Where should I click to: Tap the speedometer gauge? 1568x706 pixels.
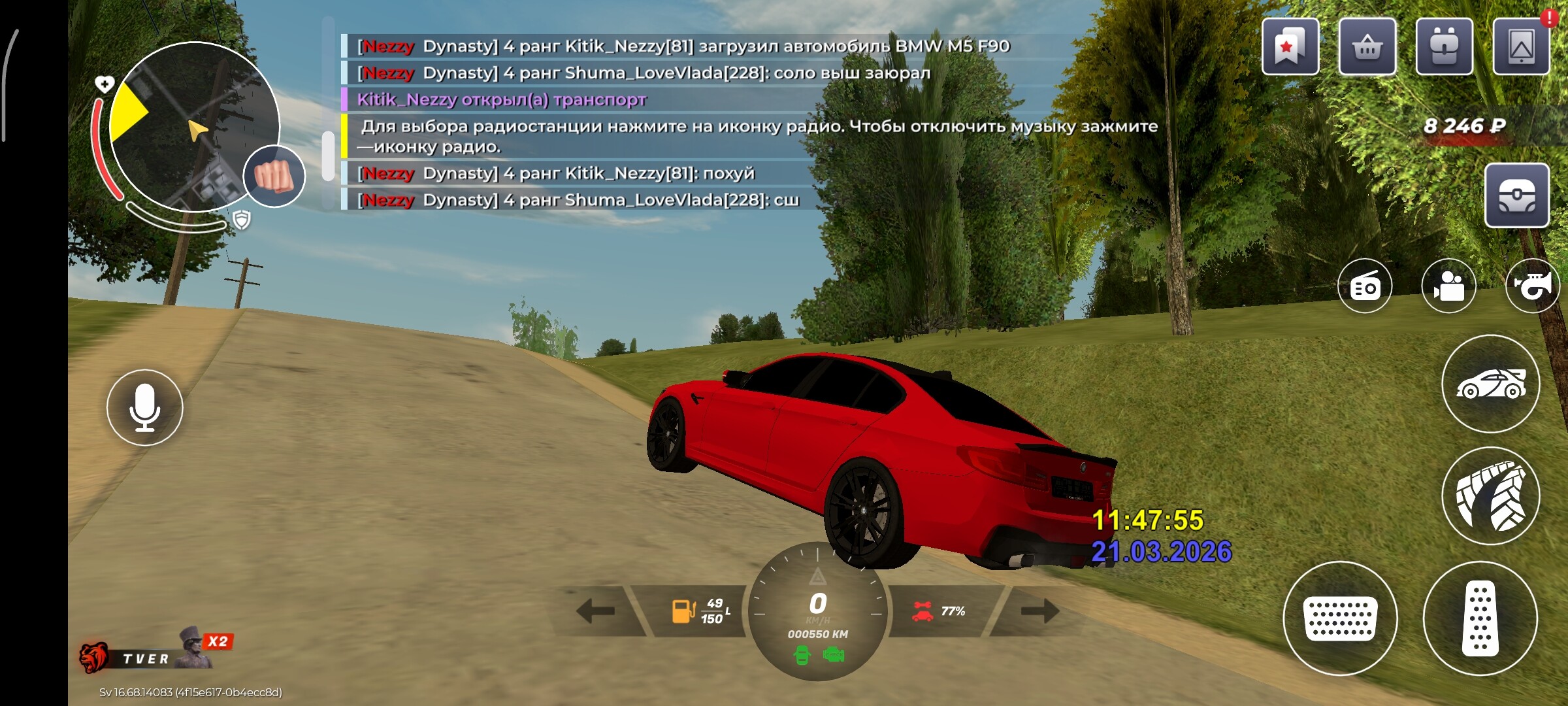817,611
